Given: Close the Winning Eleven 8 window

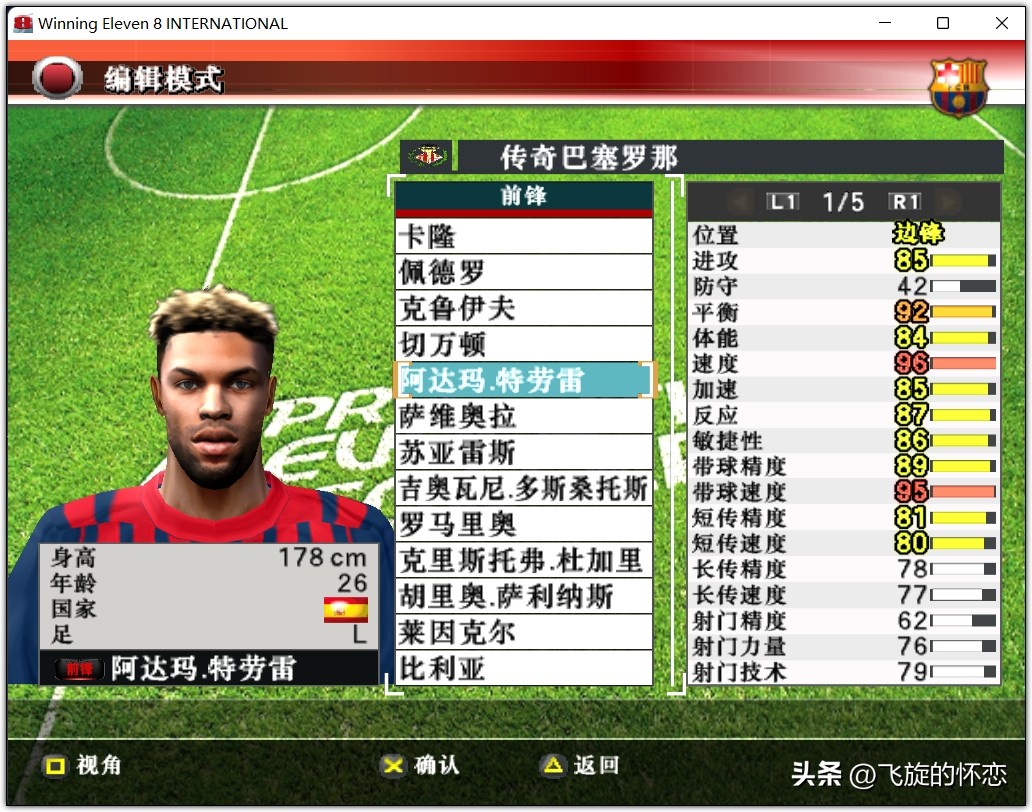Looking at the screenshot, I should [1002, 23].
